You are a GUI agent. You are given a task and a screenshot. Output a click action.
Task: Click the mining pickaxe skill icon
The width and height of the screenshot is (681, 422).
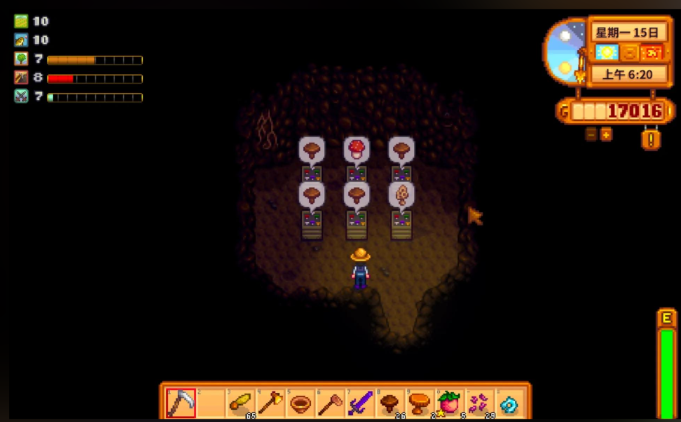tap(21, 78)
